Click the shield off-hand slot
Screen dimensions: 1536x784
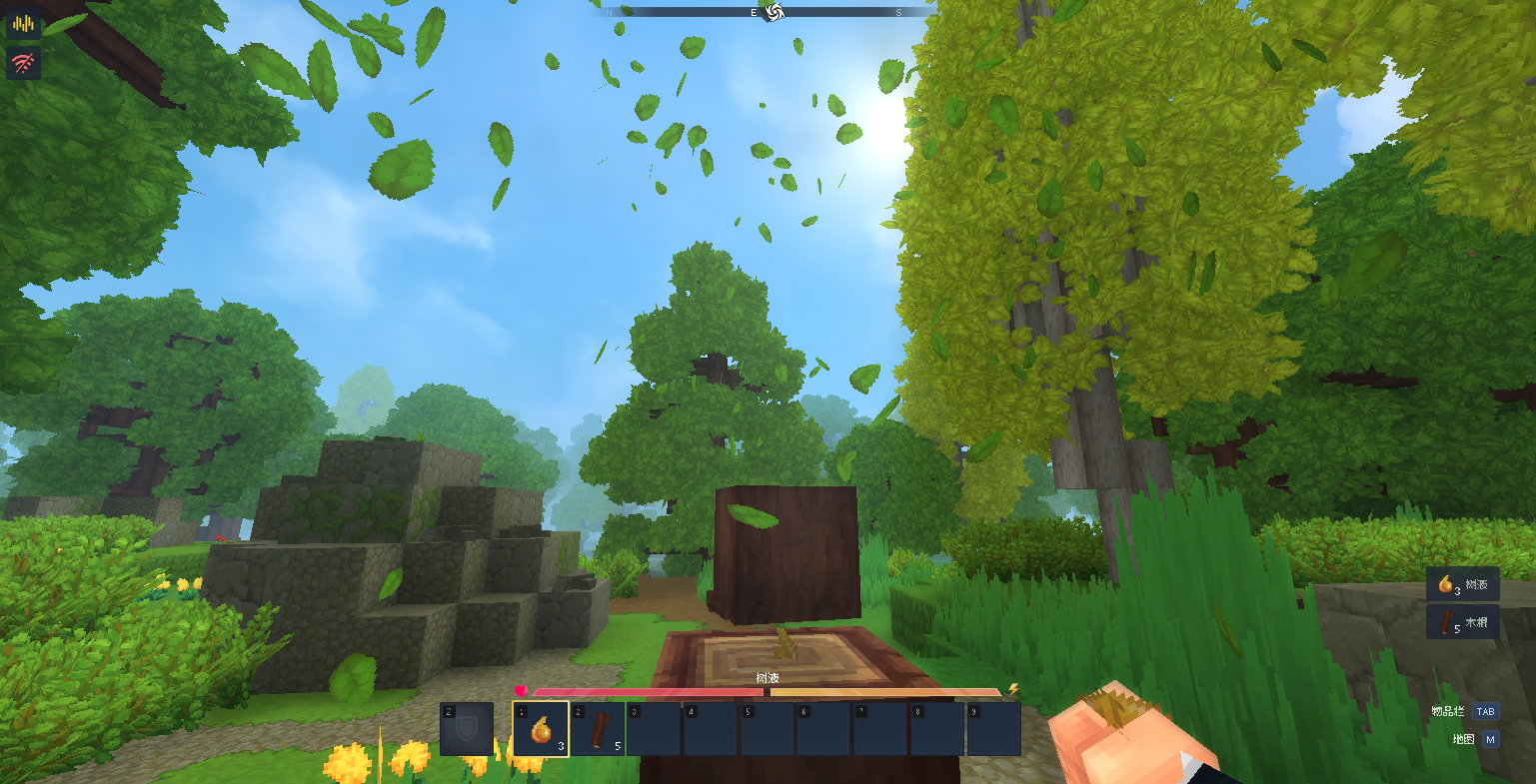tap(467, 729)
